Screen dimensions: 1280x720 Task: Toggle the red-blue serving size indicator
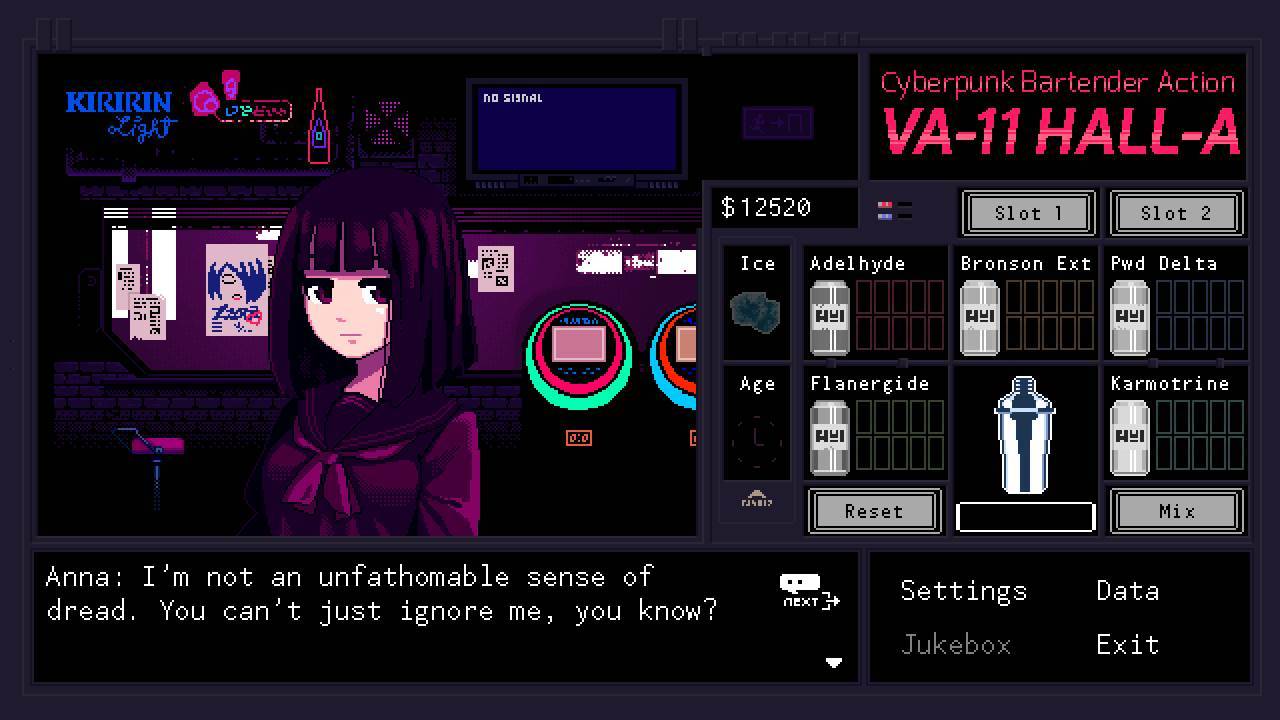[893, 209]
